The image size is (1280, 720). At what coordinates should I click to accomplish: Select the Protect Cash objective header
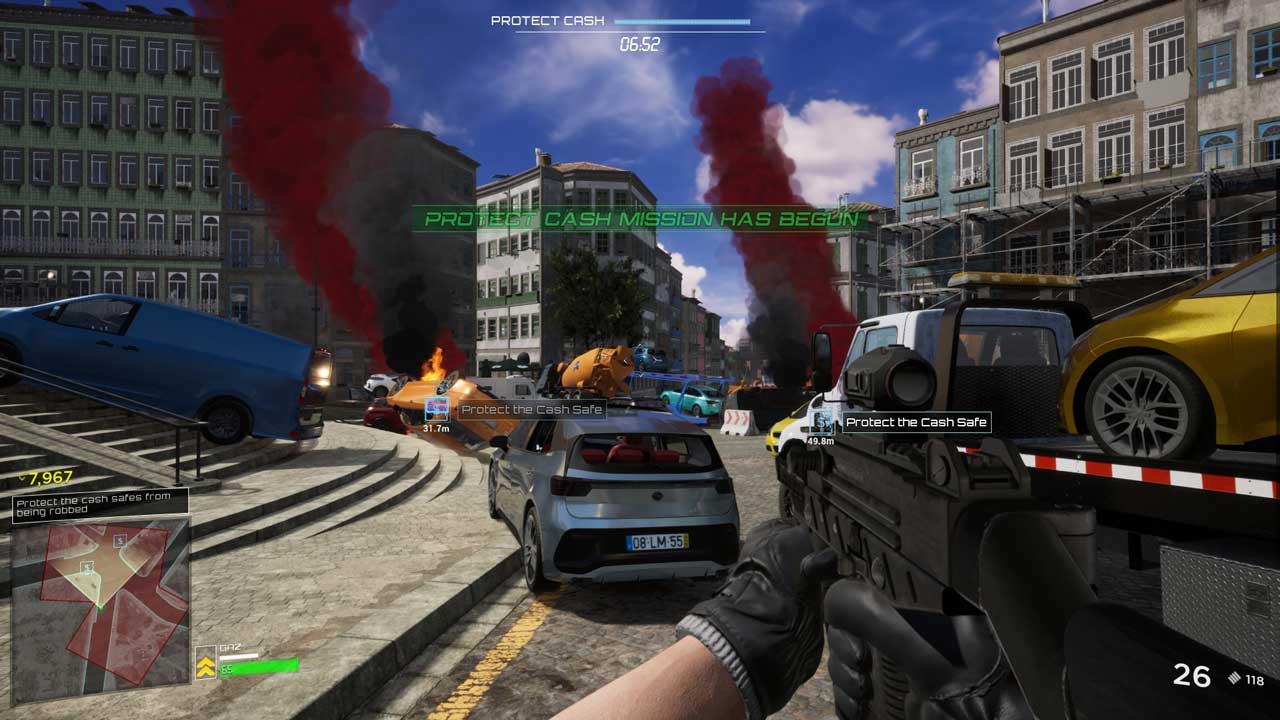point(548,21)
